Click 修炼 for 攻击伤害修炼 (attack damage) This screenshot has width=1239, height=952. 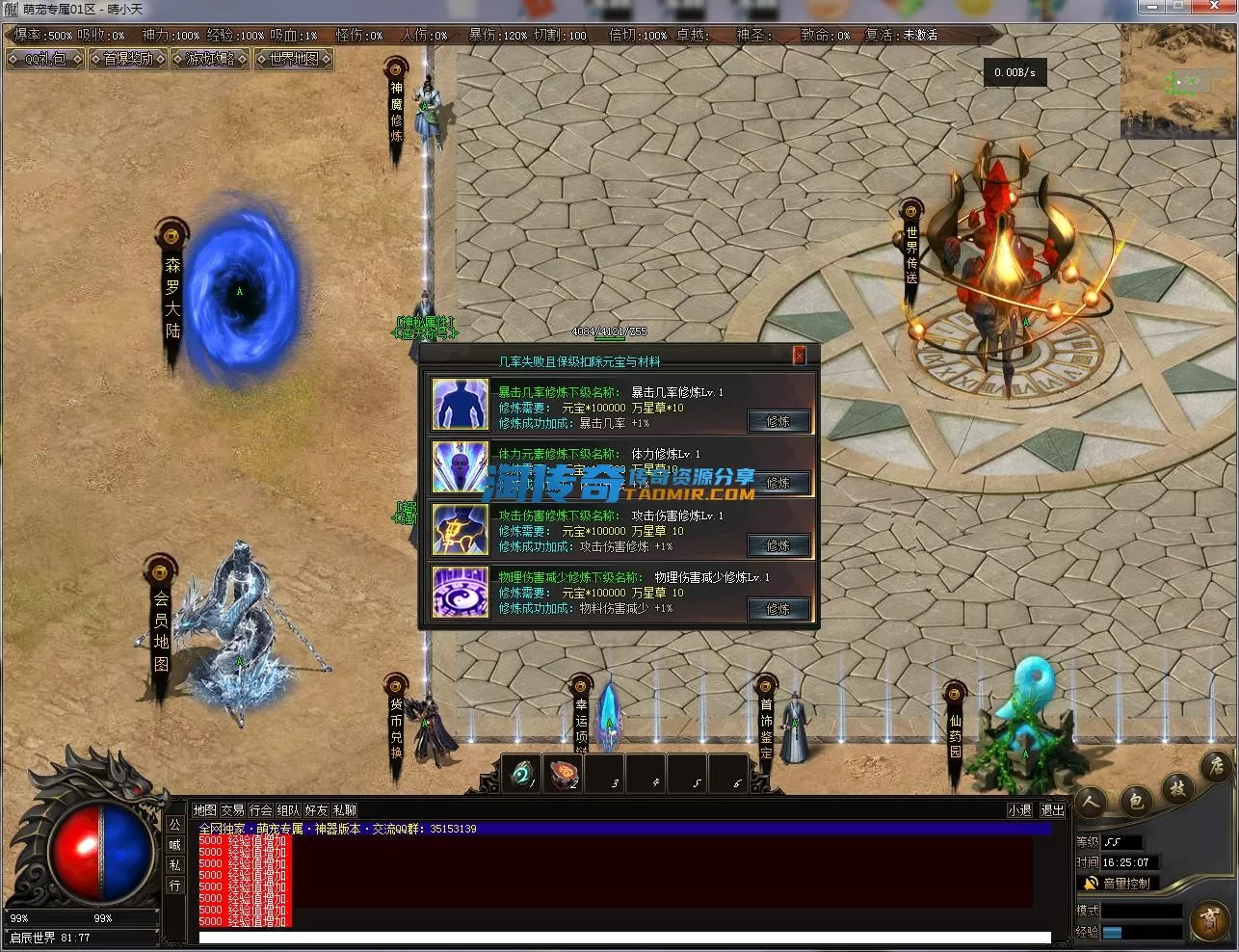pyautogui.click(x=778, y=545)
